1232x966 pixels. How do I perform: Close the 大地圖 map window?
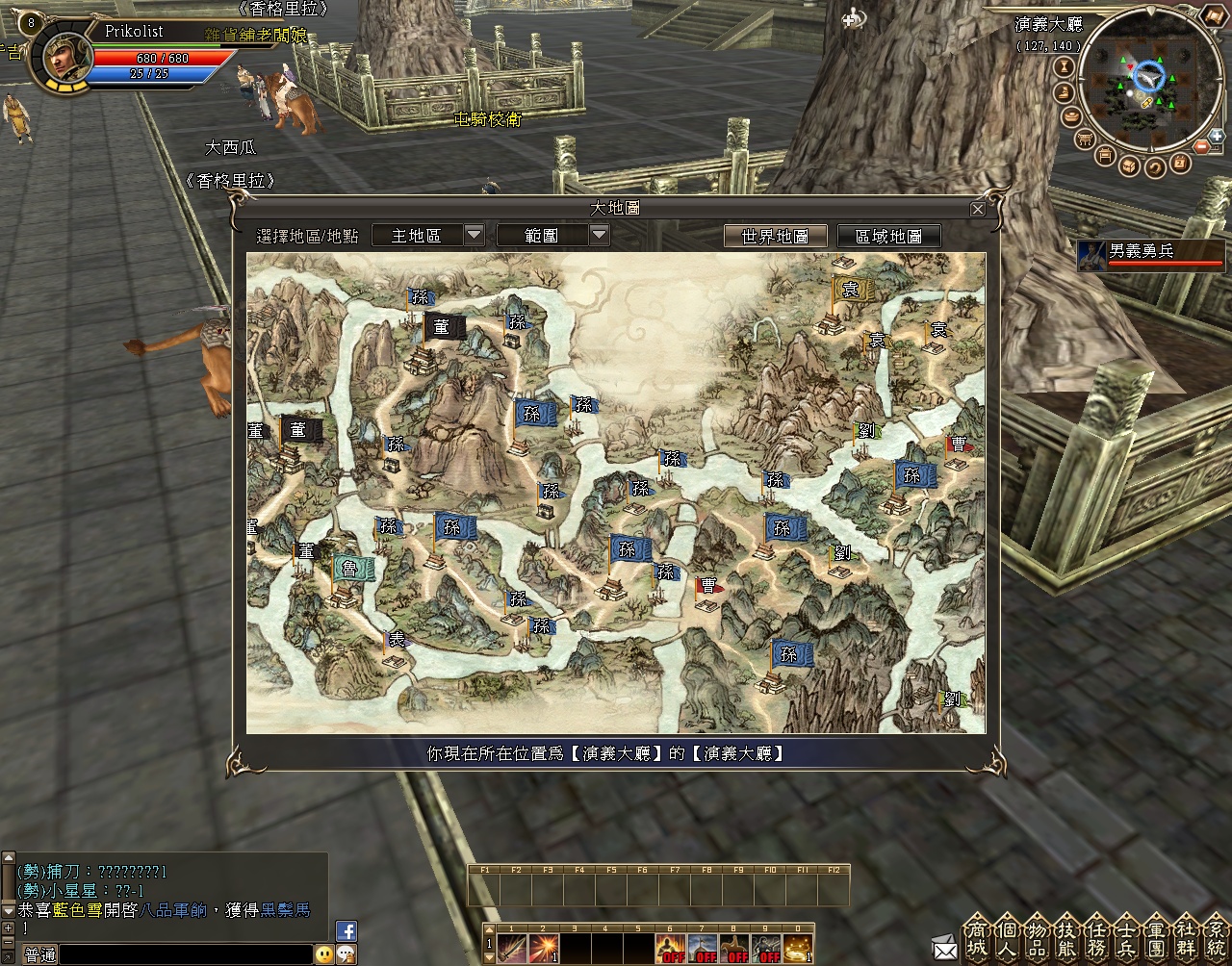coord(978,209)
